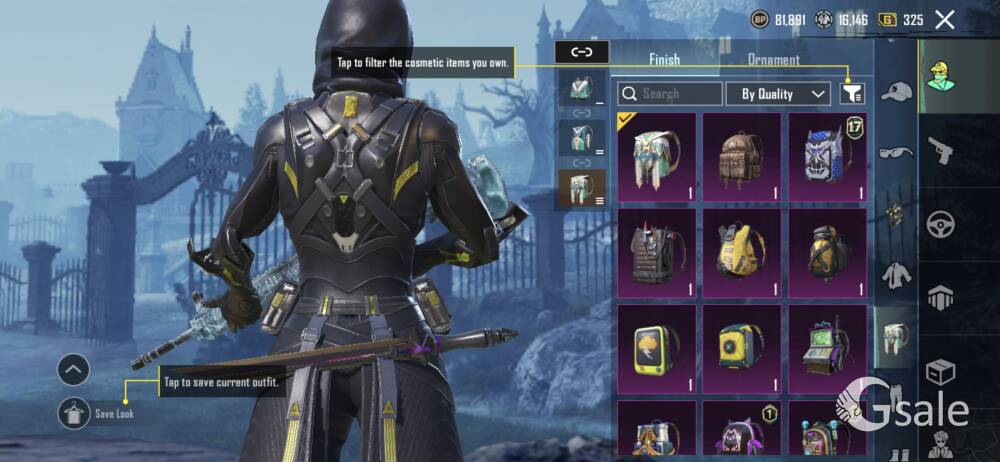Screen dimensions: 1000x462
Task: Save the current look
Action: (75, 412)
